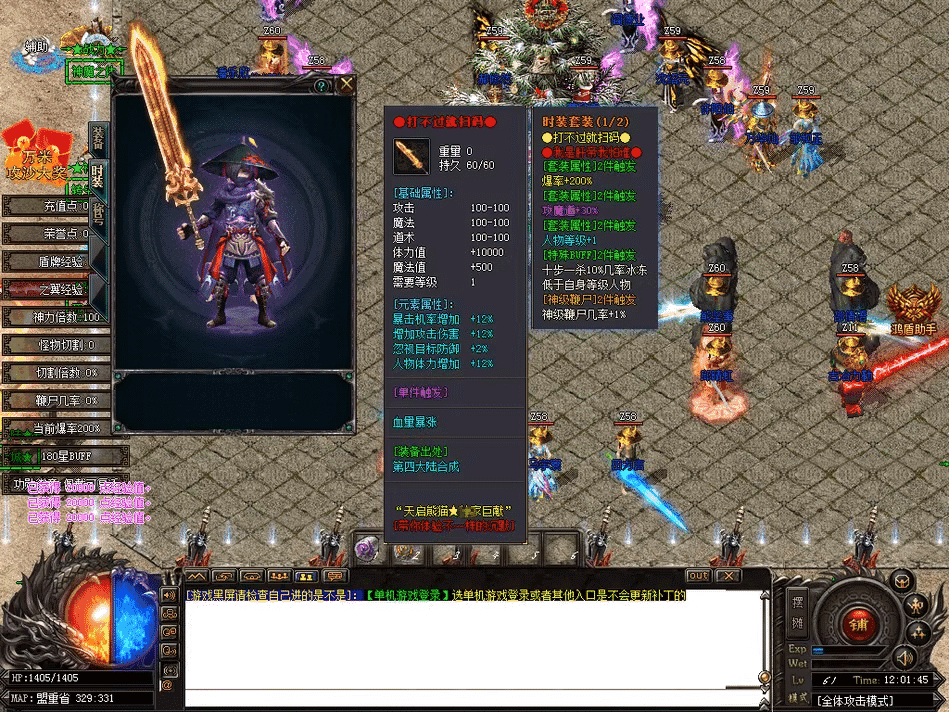The height and width of the screenshot is (712, 949).
Task: Open the 之翼经验 wing experience entry
Action: 55,290
